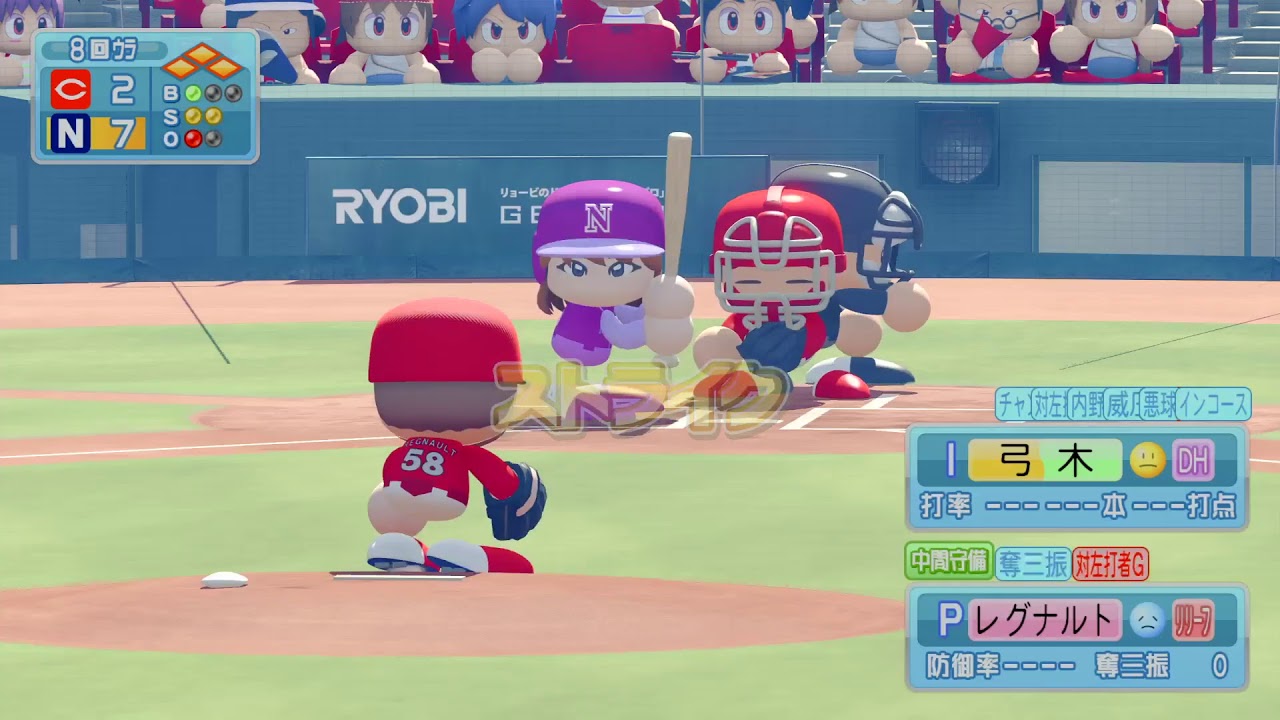The image size is (1280, 720).
Task: Select the インコース batter ability tag
Action: (1213, 404)
